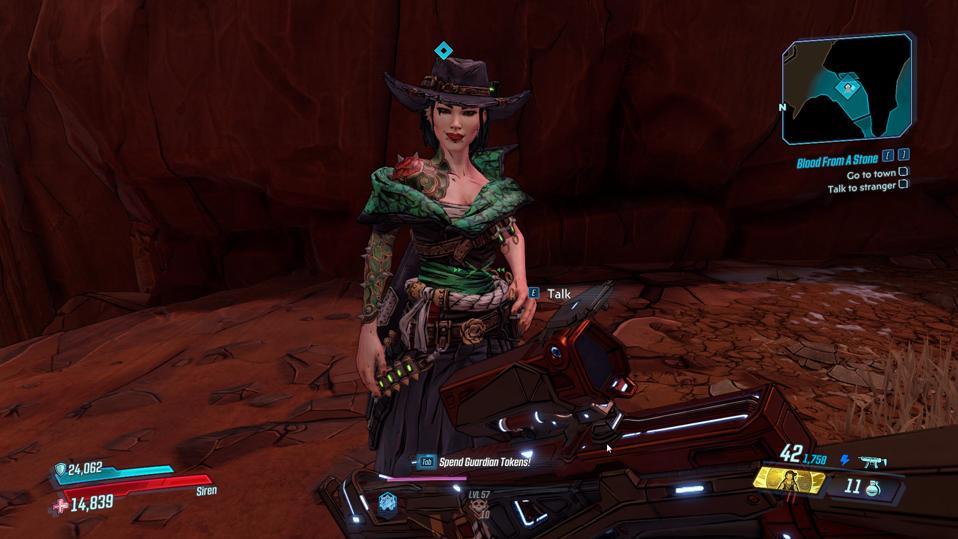Viewport: 958px width, 539px height.
Task: Click the player marker on the minimap
Action: click(x=848, y=87)
